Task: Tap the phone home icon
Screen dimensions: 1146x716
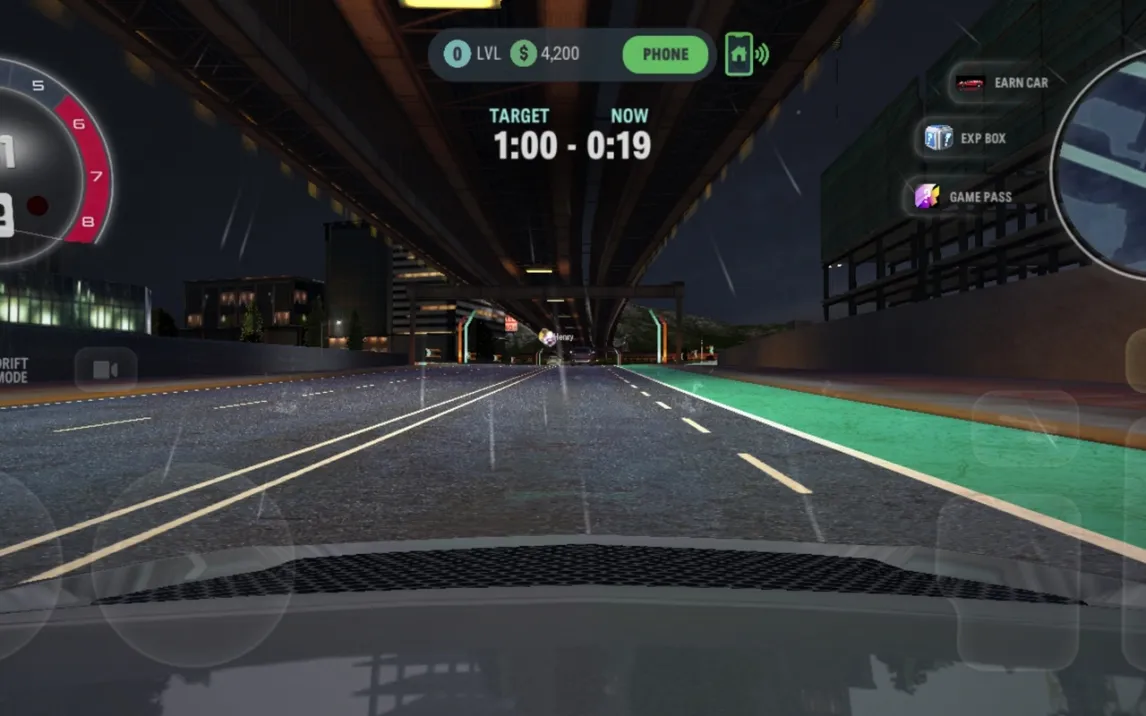Action: pos(739,54)
